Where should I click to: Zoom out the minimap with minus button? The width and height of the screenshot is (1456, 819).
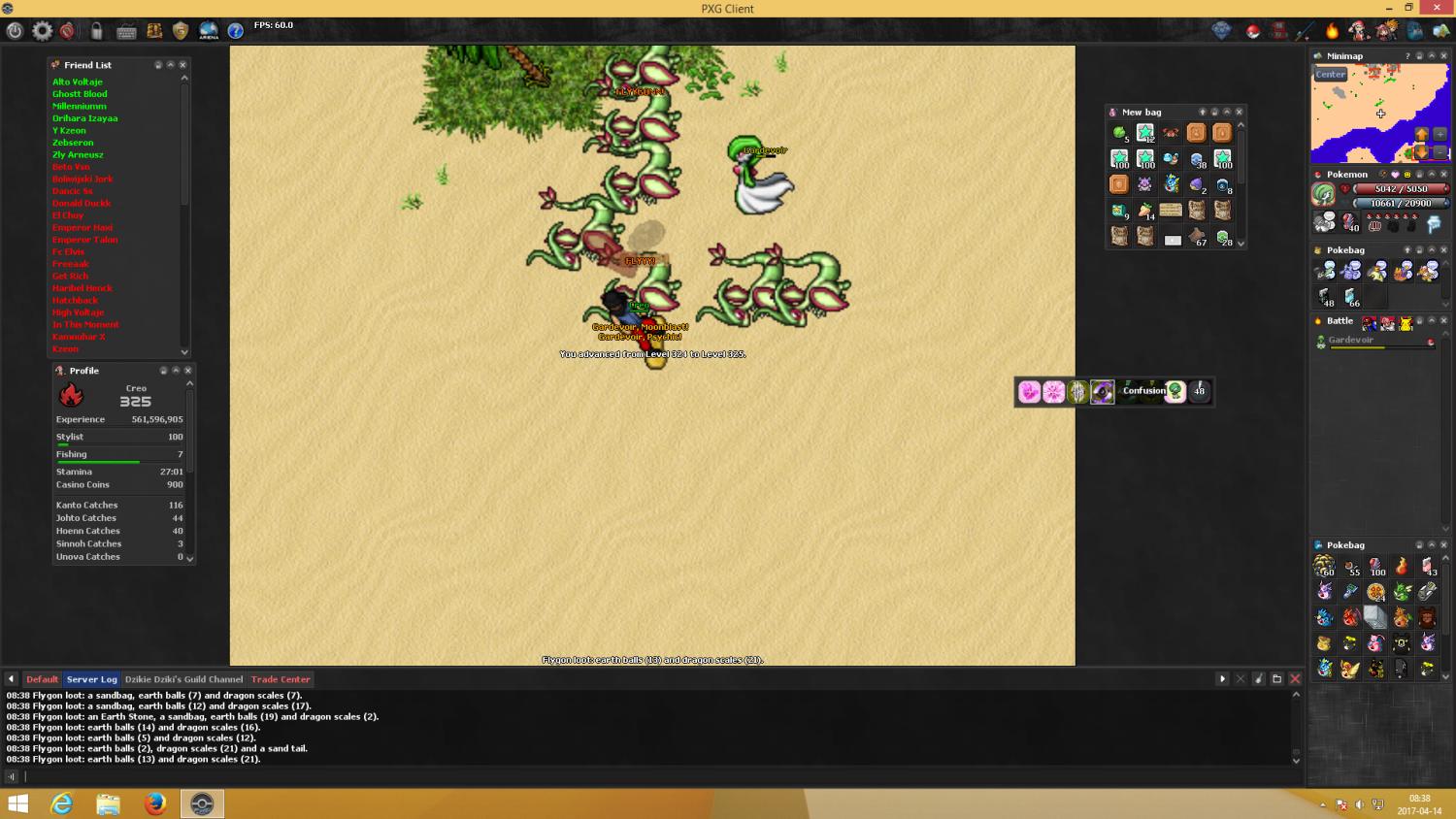(1439, 151)
